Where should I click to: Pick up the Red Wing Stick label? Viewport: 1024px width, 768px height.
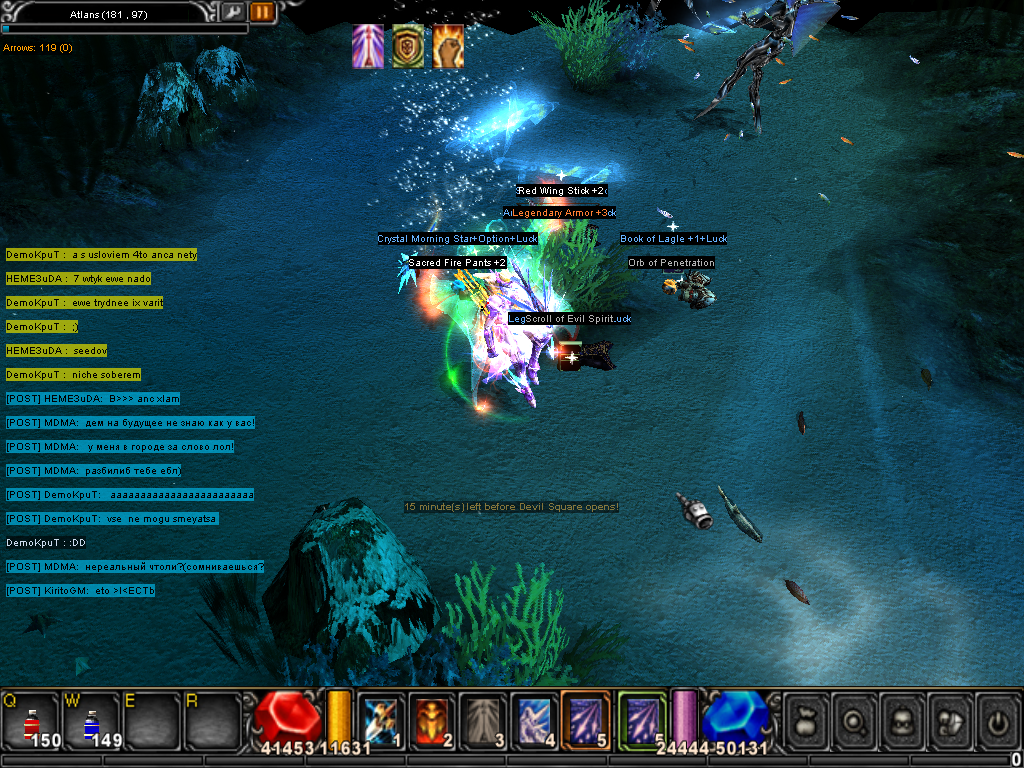point(561,191)
